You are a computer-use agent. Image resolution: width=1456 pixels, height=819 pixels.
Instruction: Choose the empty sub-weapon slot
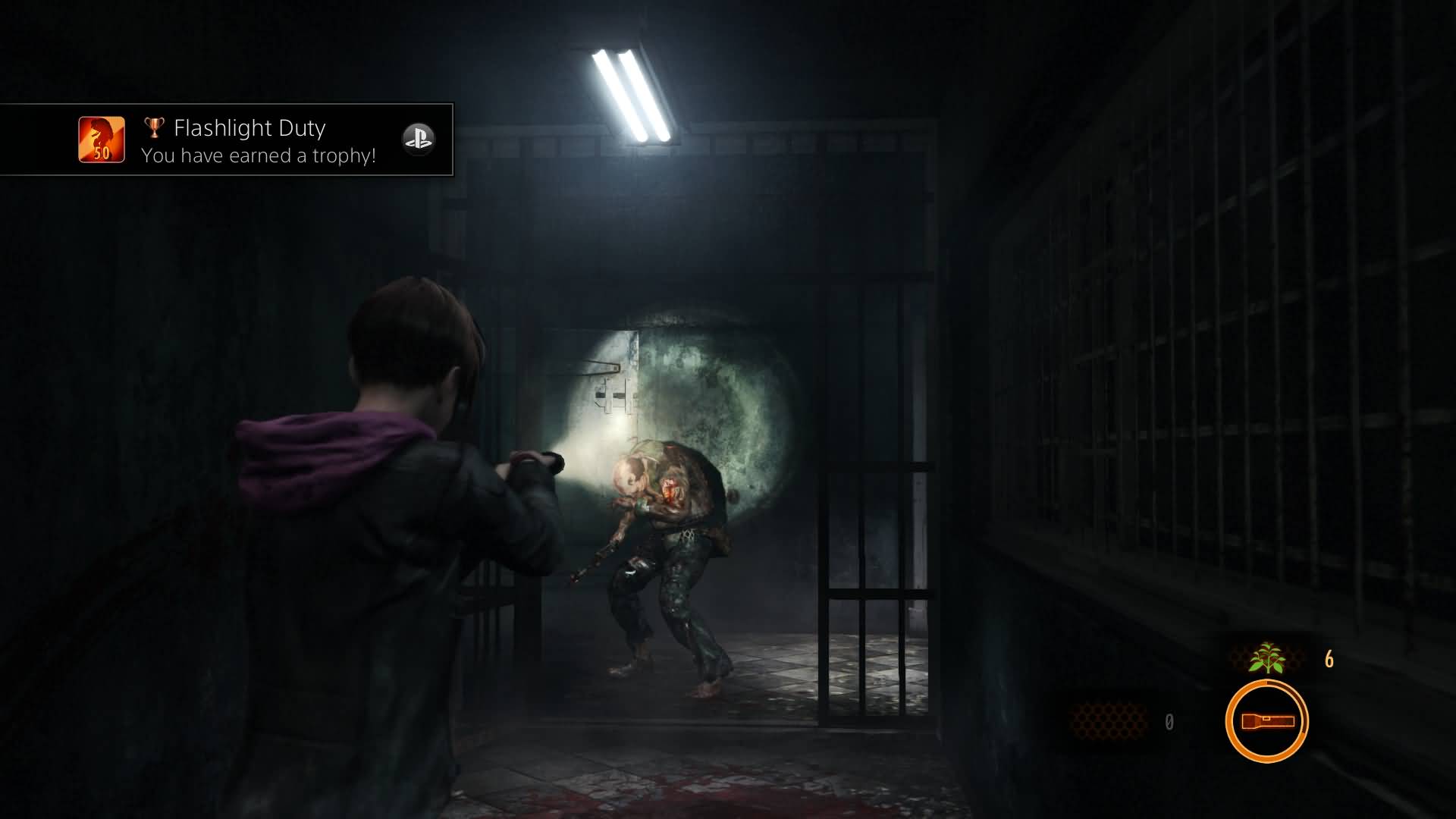tap(1109, 721)
